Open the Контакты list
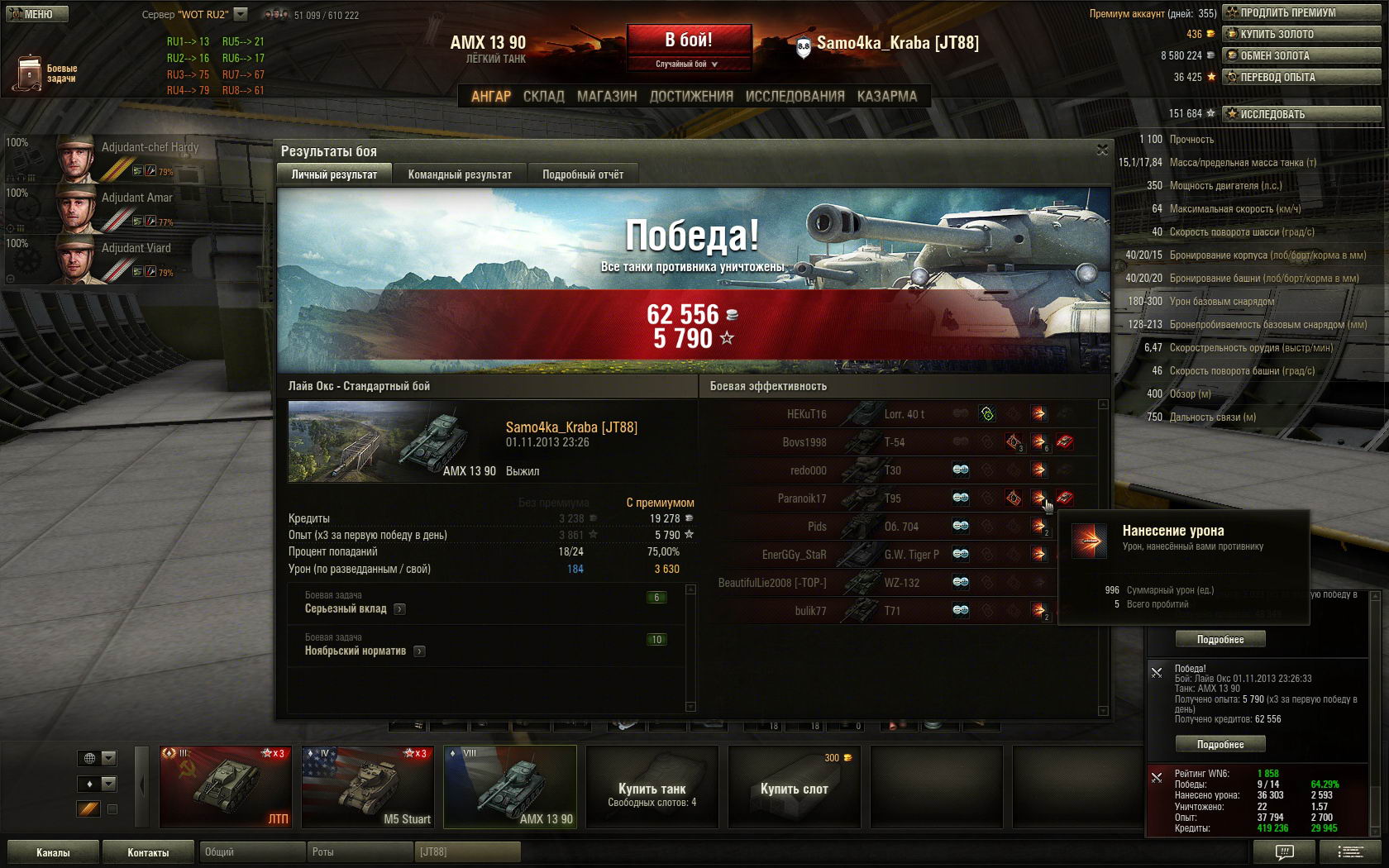1389x868 pixels. click(148, 852)
